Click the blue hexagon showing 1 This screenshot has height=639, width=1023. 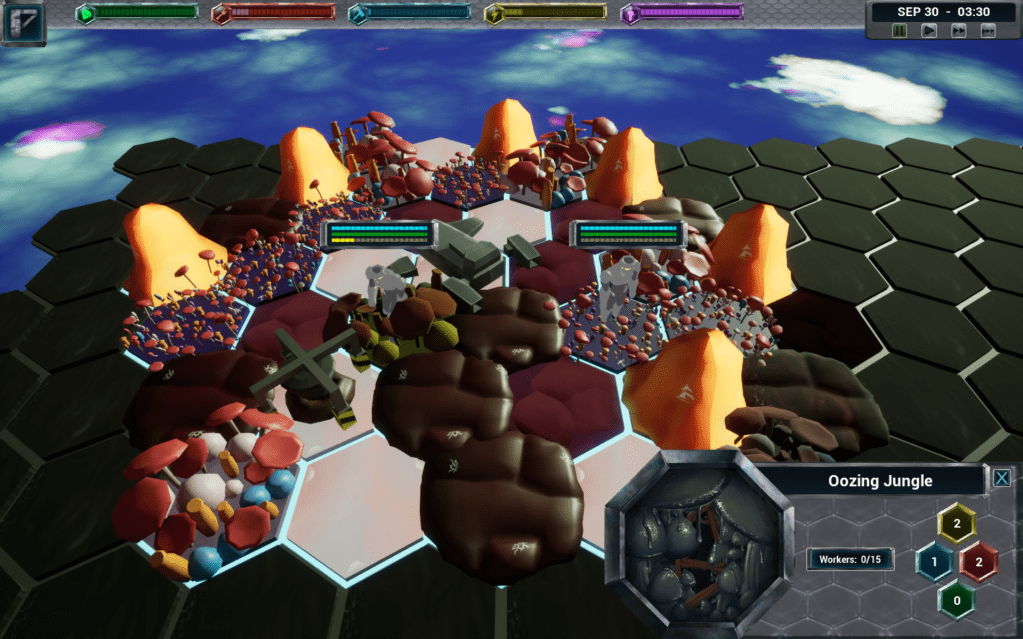(934, 562)
